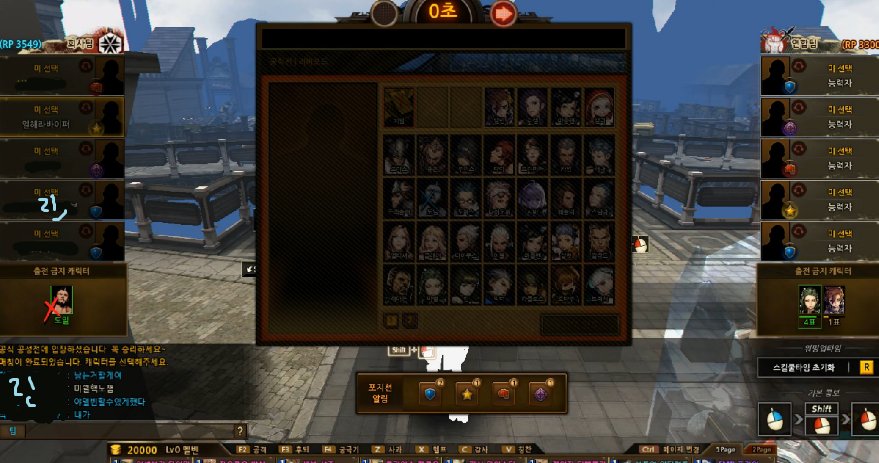Signal the purple position alert icon
Image resolution: width=879 pixels, height=463 pixels.
tap(541, 392)
